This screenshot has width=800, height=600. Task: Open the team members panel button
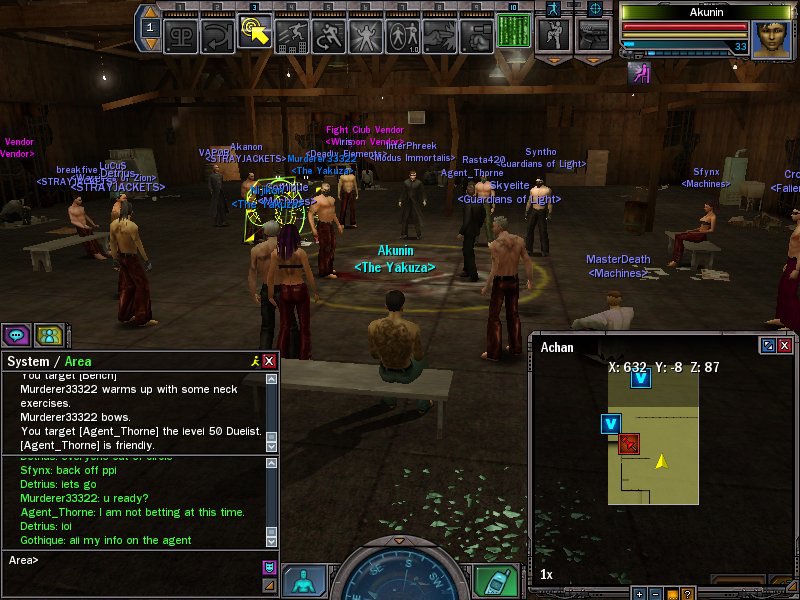[x=48, y=335]
